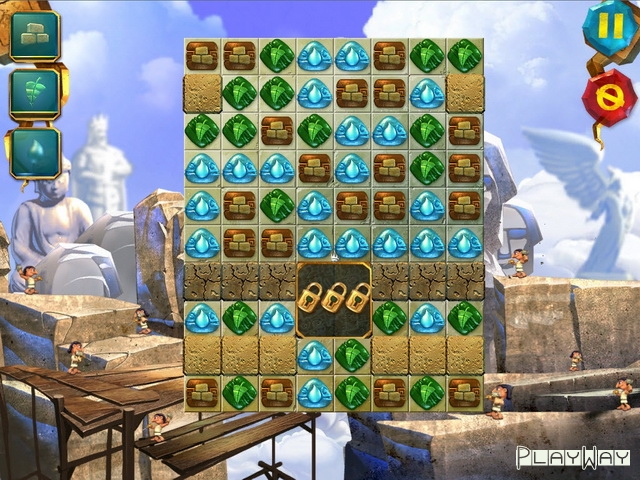The width and height of the screenshot is (640, 480).
Task: Select the green leaf resource panel
Action: (x=35, y=93)
